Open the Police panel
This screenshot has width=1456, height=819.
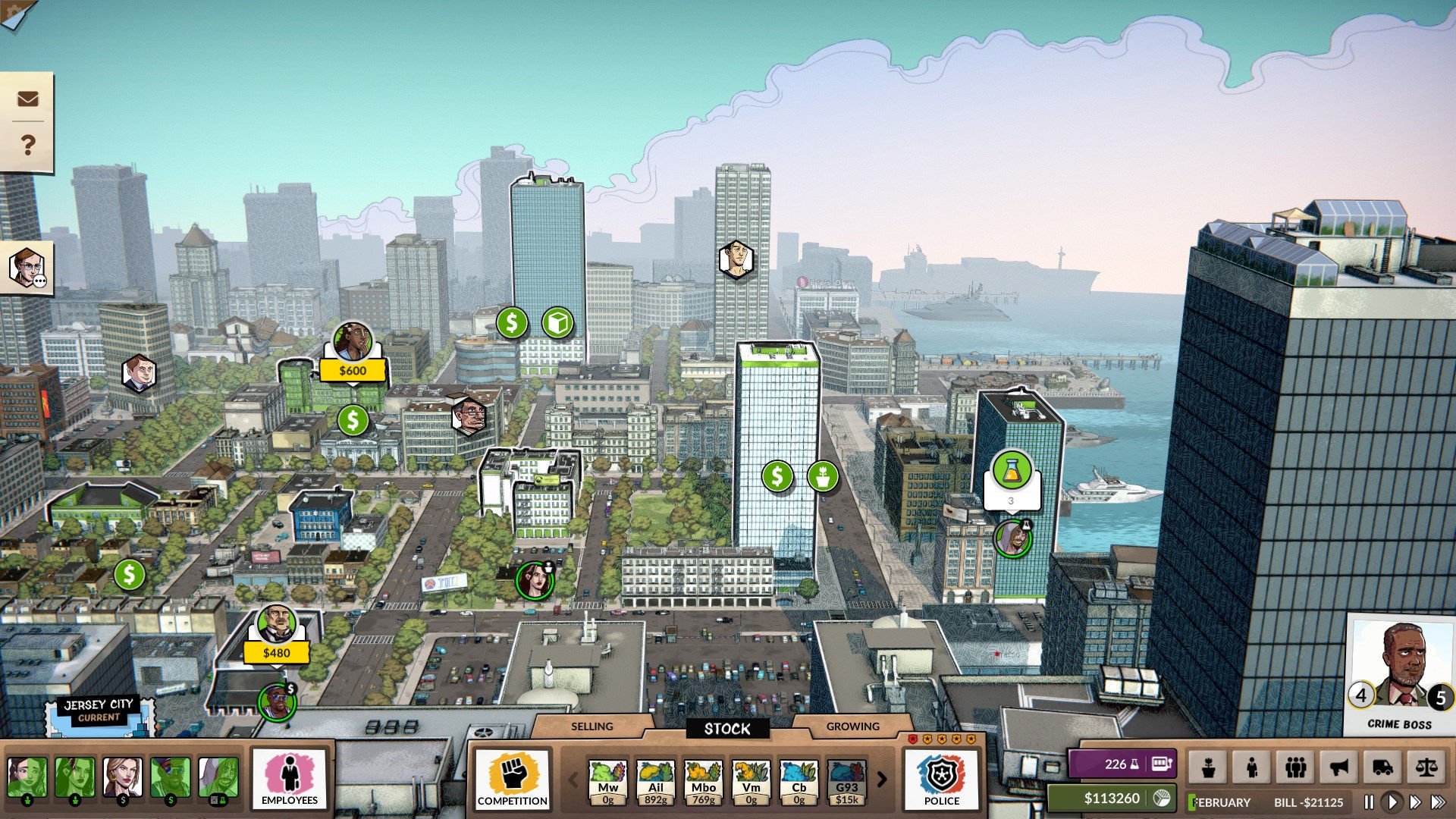(x=941, y=779)
